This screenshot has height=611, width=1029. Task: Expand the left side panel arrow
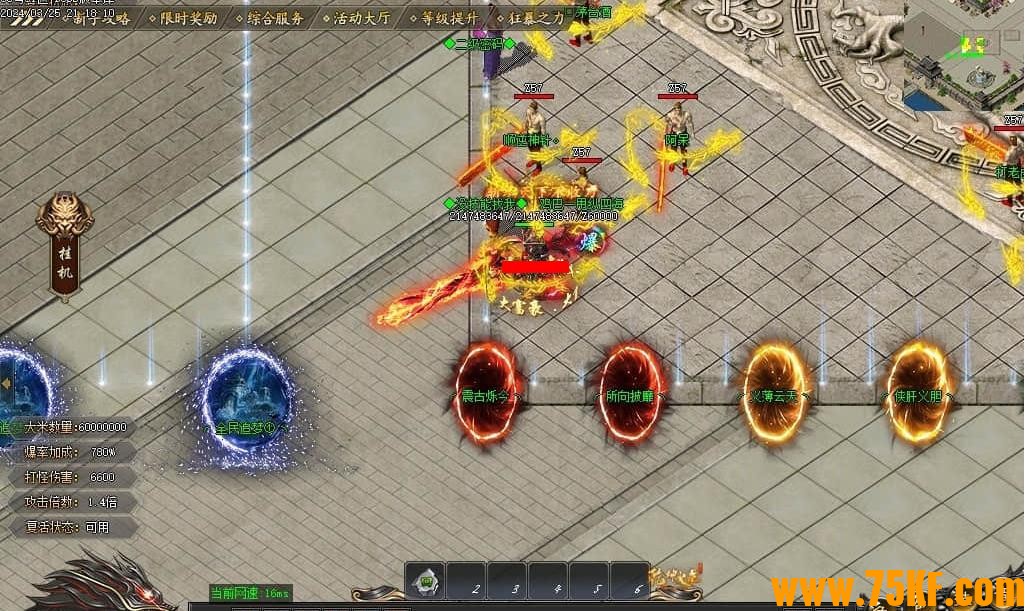6,383
